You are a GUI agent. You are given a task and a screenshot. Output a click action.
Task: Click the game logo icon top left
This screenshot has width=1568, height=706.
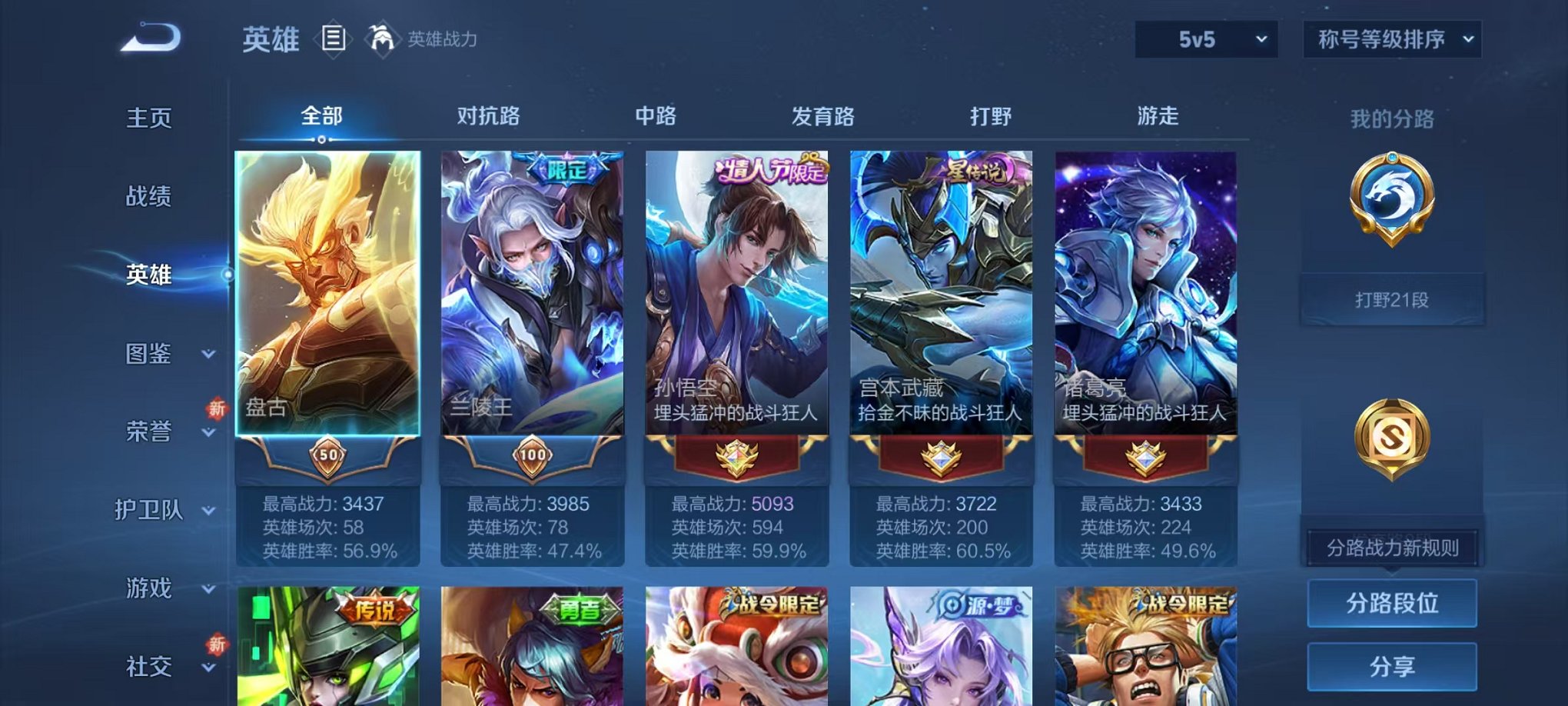pos(150,37)
